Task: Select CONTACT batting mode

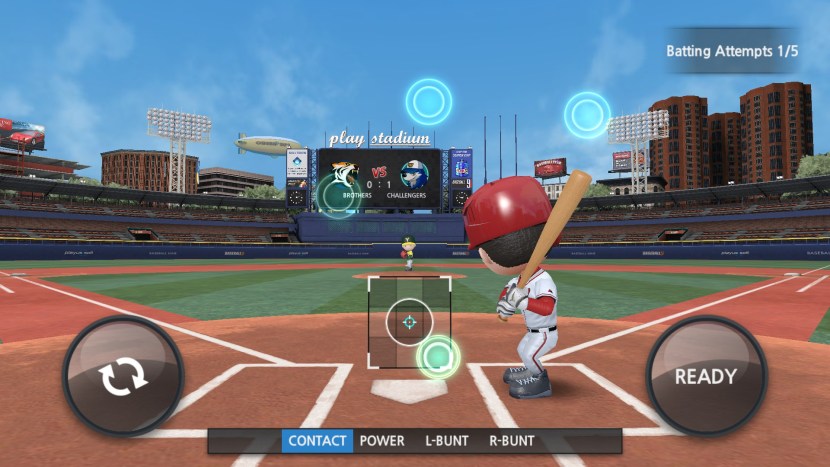Action: [x=317, y=441]
